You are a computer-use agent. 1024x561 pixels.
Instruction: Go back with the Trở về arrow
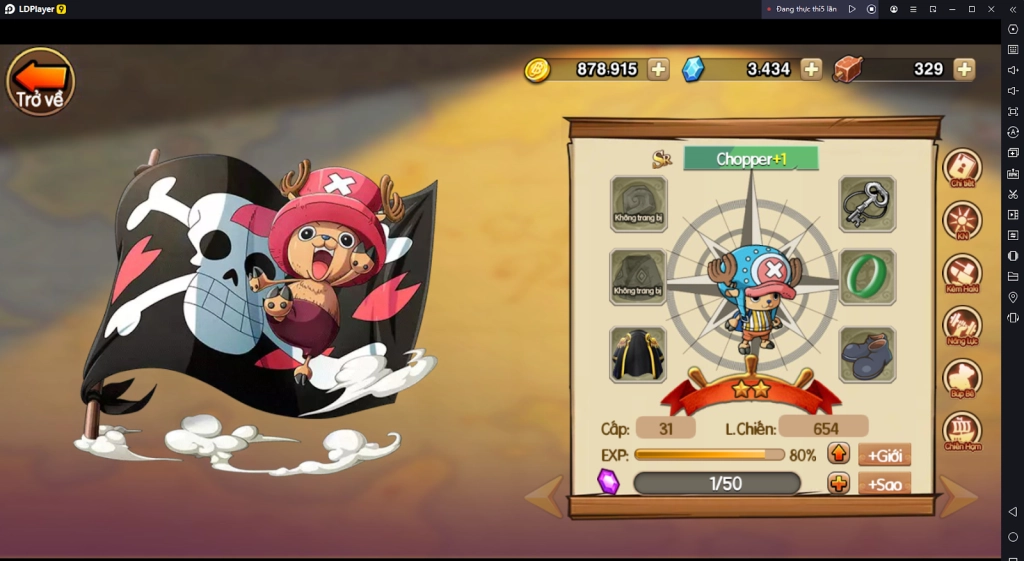[41, 80]
